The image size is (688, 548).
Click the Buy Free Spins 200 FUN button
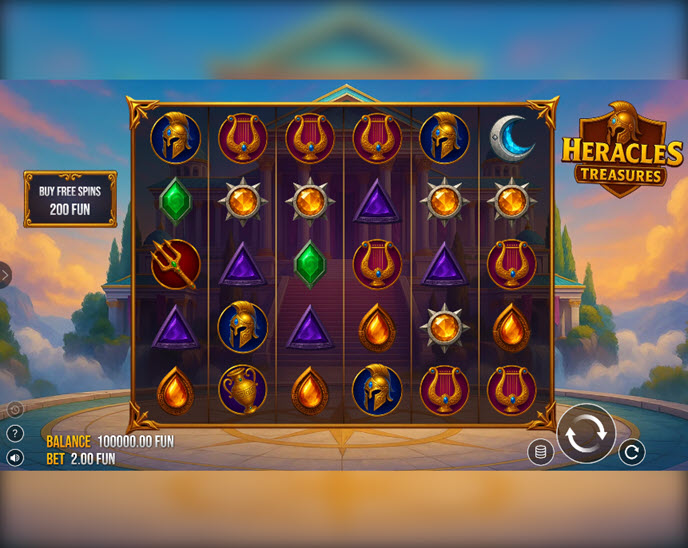[x=70, y=199]
